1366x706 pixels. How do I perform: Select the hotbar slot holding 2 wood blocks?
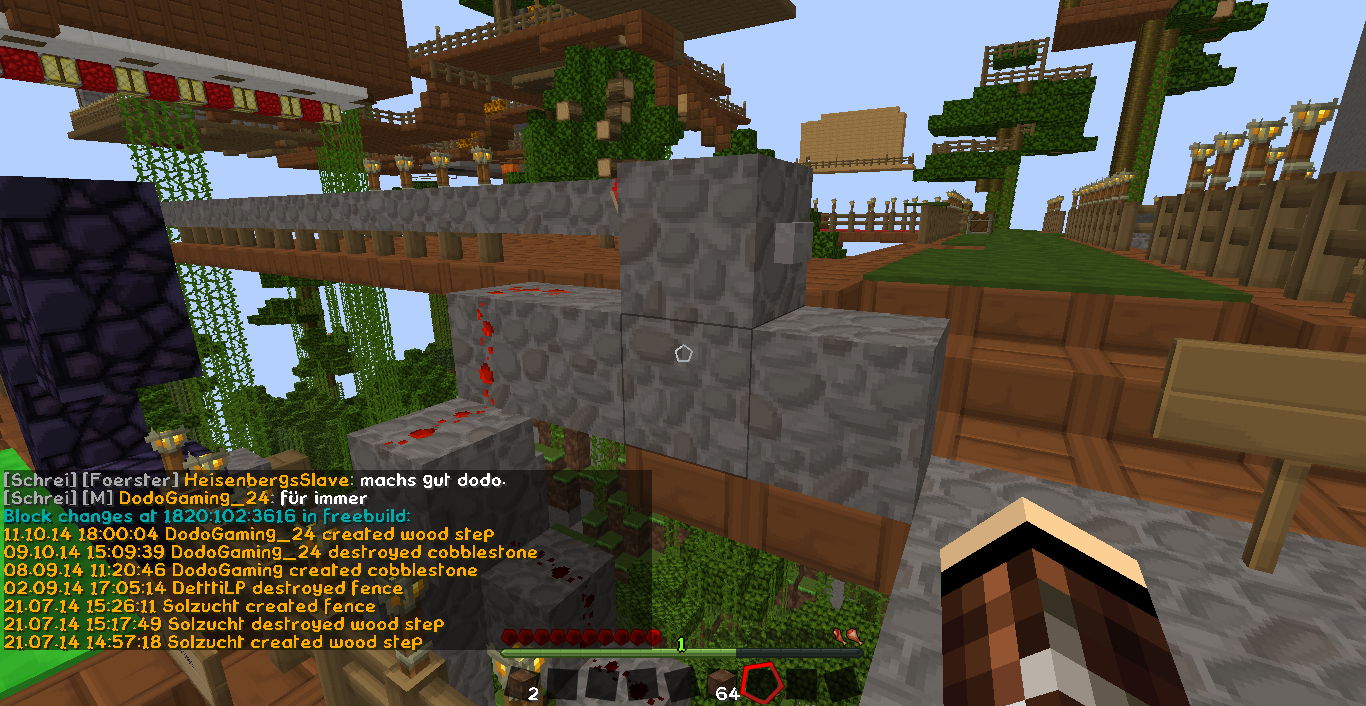tap(520, 685)
